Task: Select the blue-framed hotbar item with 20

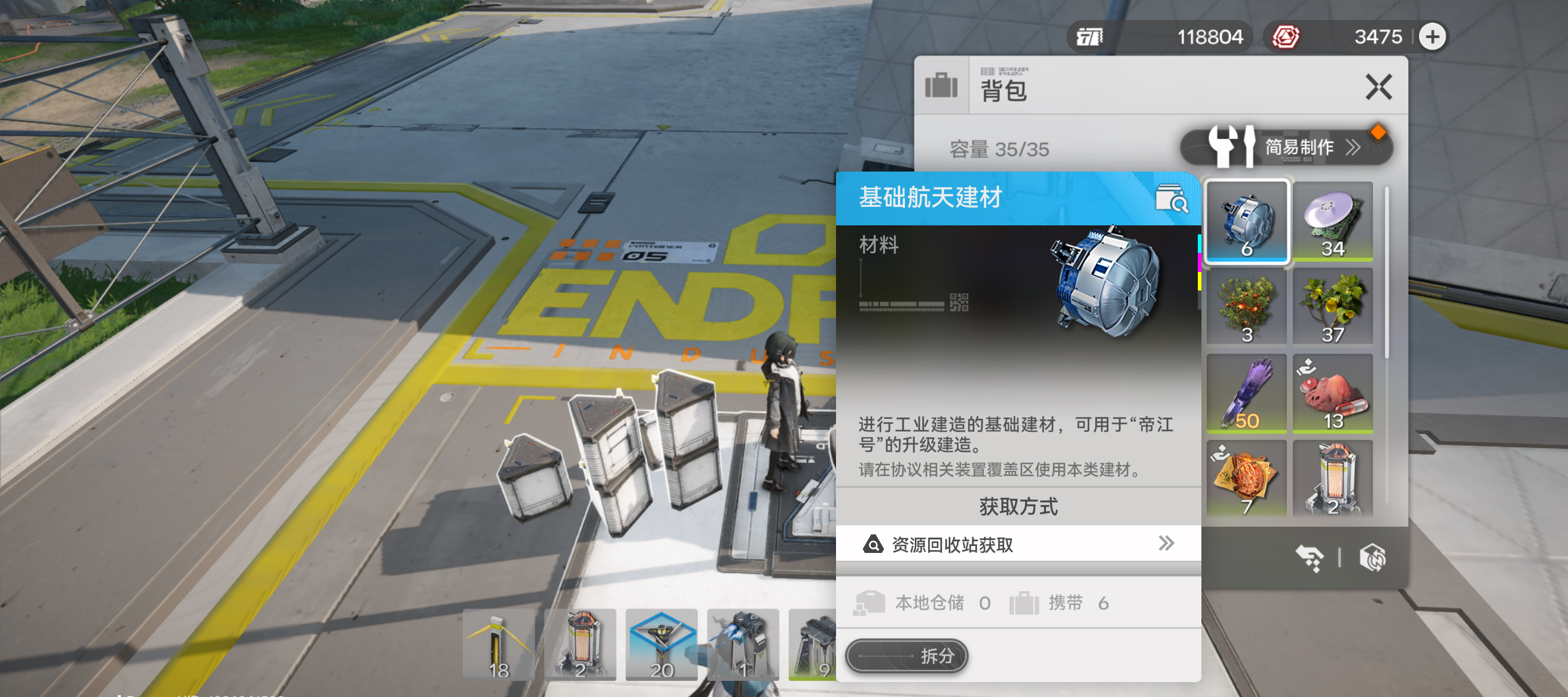Action: [661, 644]
